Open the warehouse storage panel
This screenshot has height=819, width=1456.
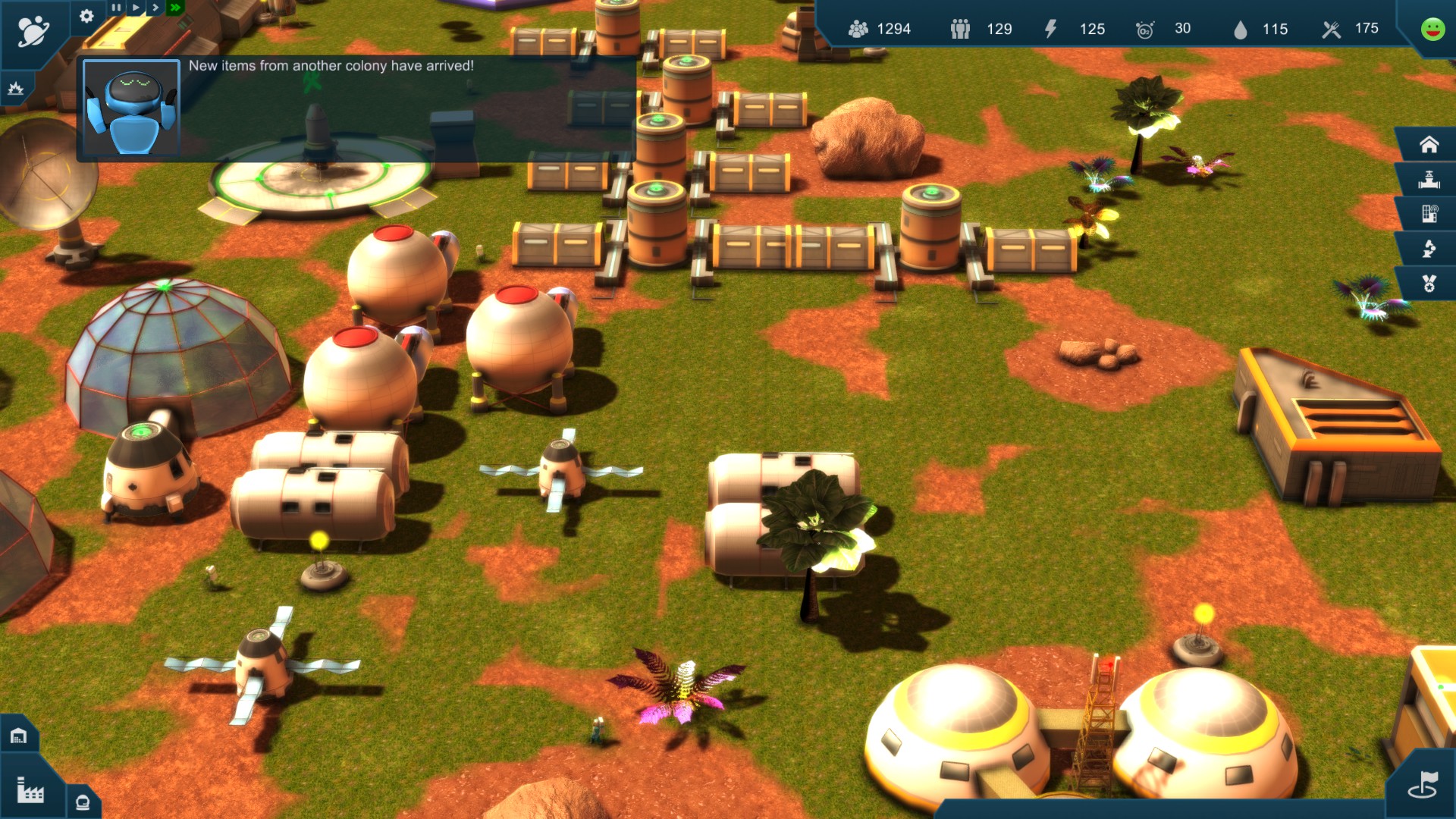point(18,736)
